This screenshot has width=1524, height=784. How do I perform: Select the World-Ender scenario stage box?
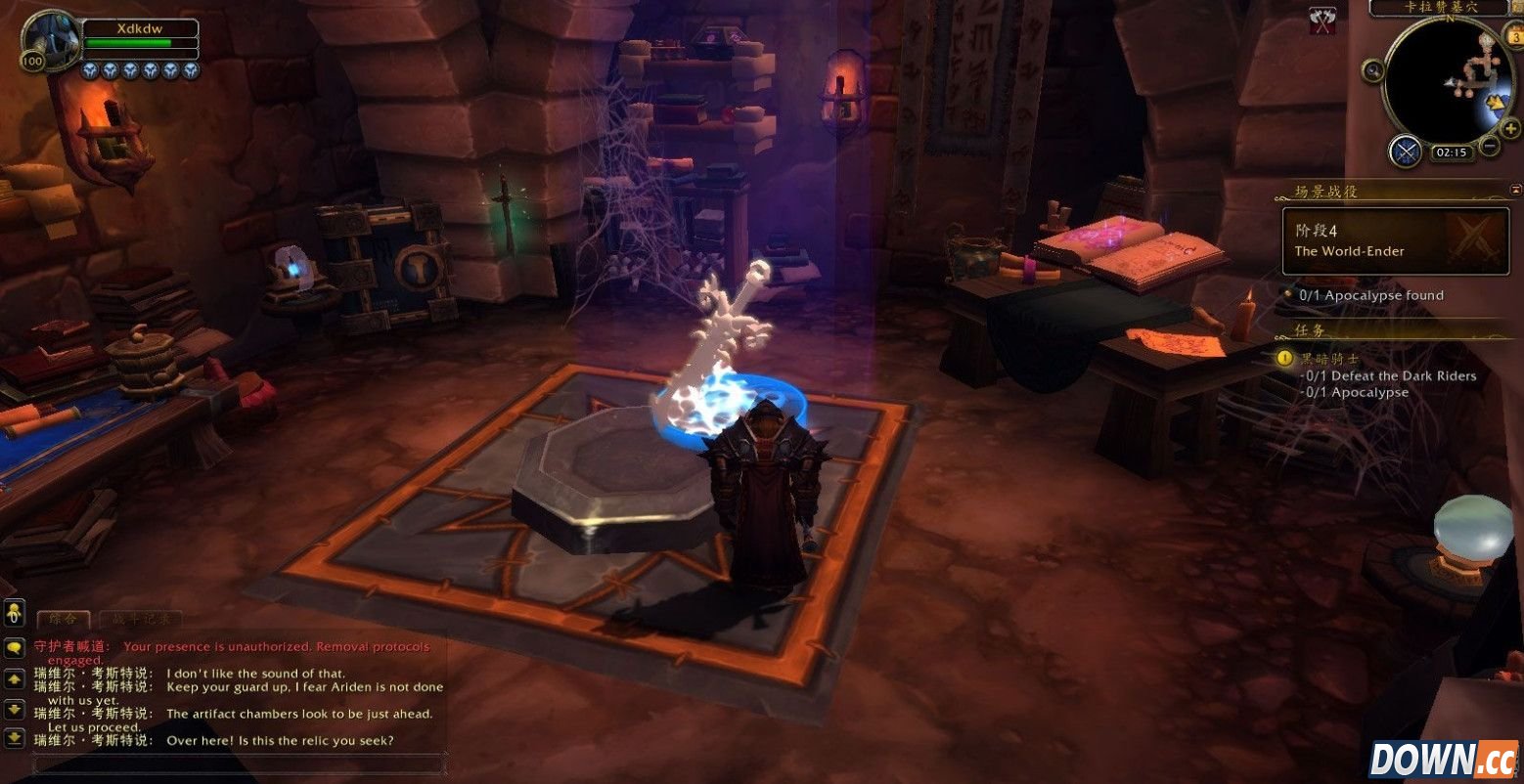pyautogui.click(x=1396, y=240)
